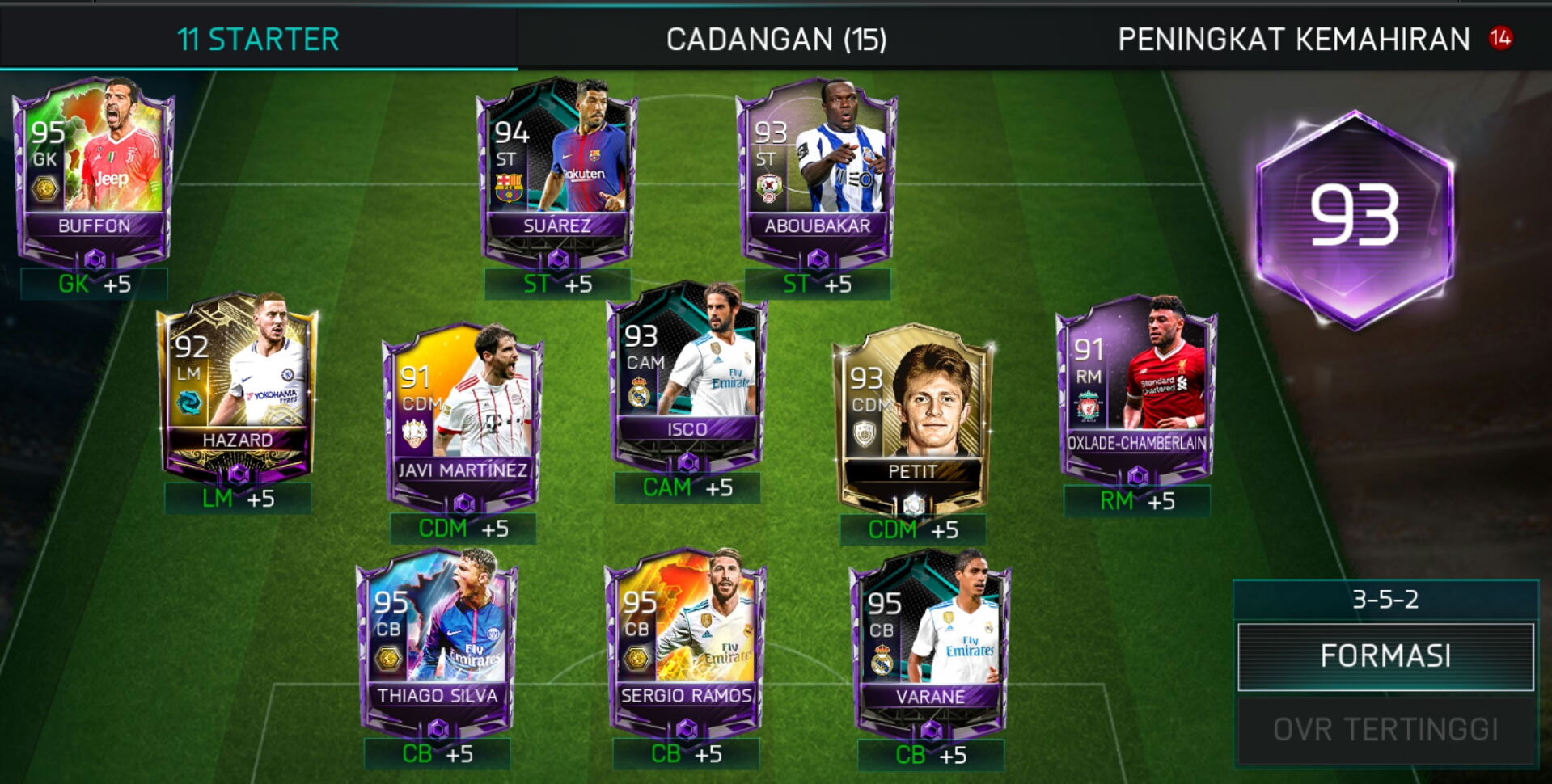Open the Formasi formation button

[1385, 655]
